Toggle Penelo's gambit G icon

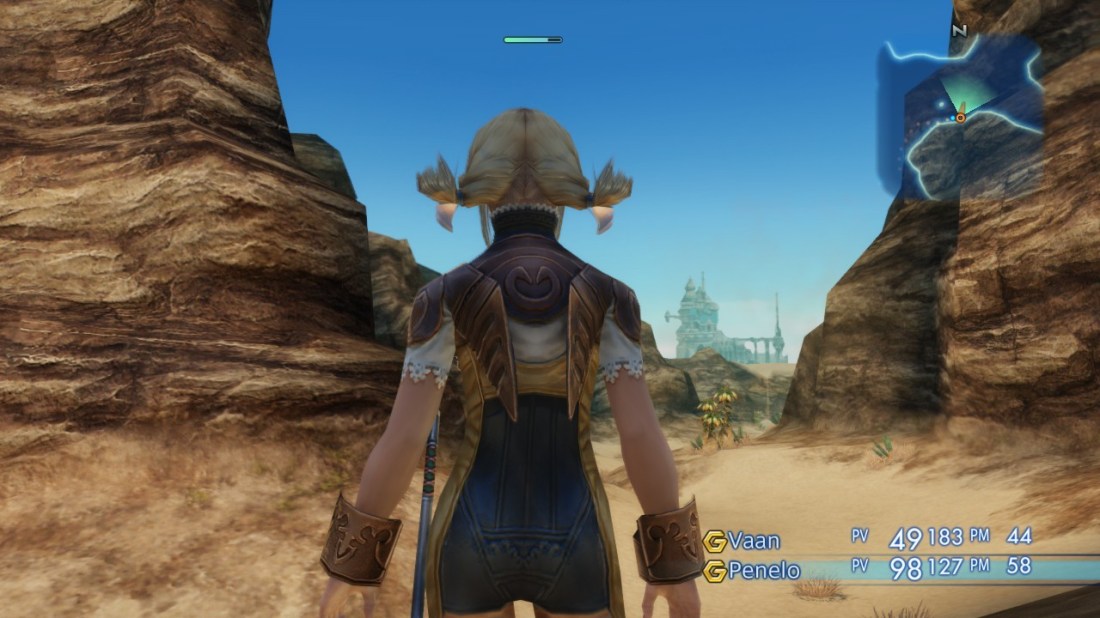[715, 571]
